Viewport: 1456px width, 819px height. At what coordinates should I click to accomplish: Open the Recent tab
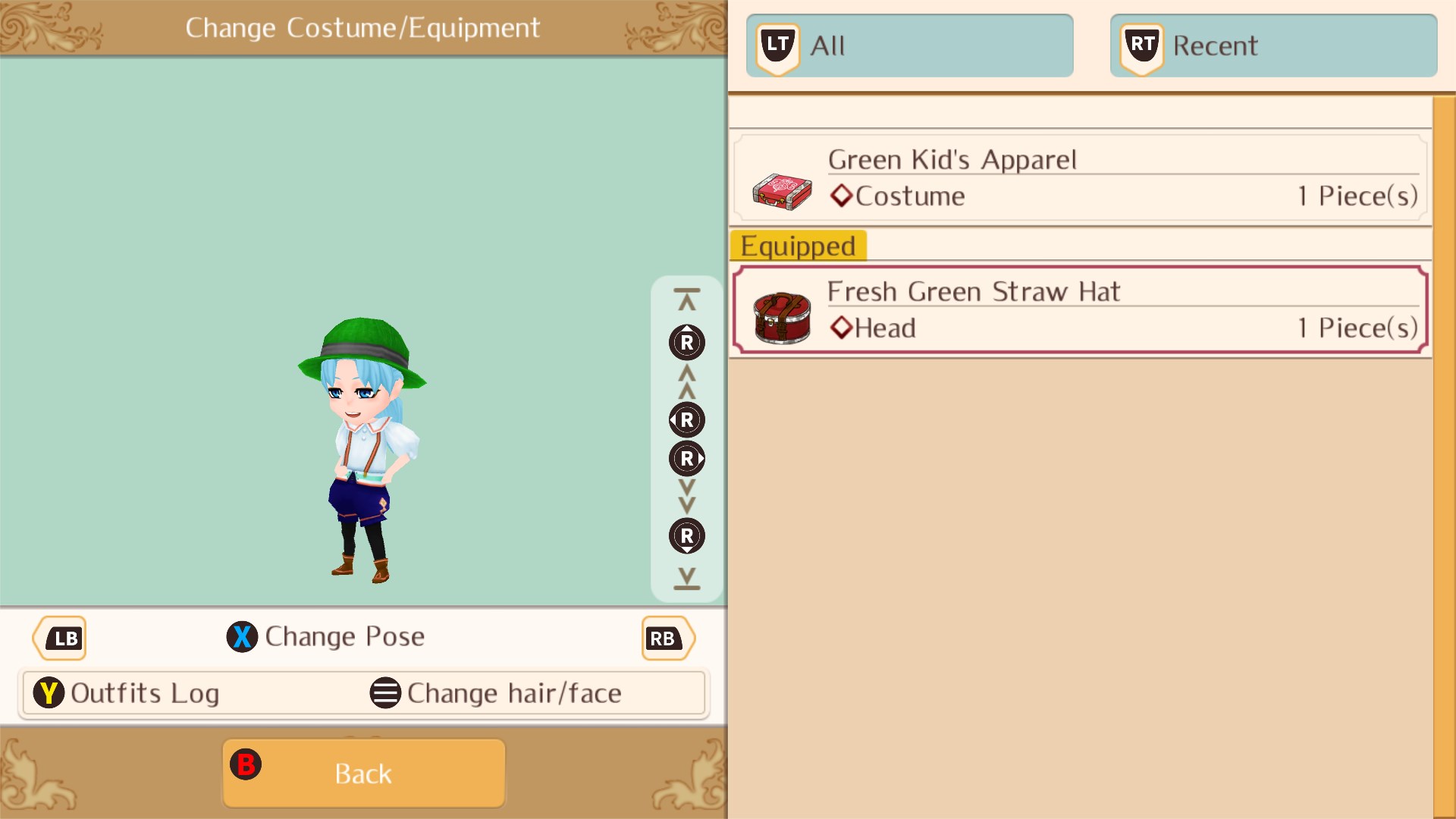click(x=1272, y=45)
